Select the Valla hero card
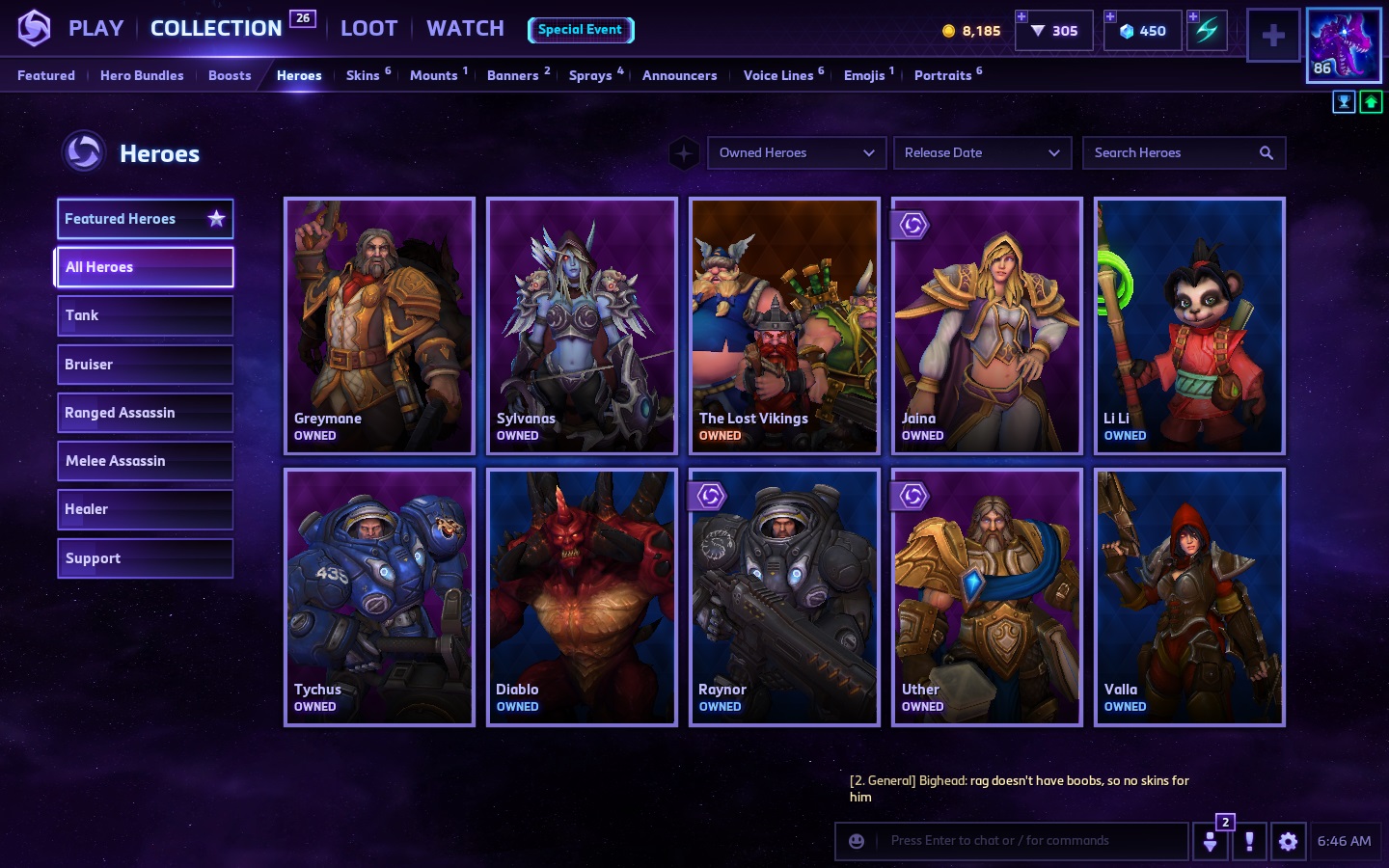This screenshot has height=868, width=1389. [1189, 597]
